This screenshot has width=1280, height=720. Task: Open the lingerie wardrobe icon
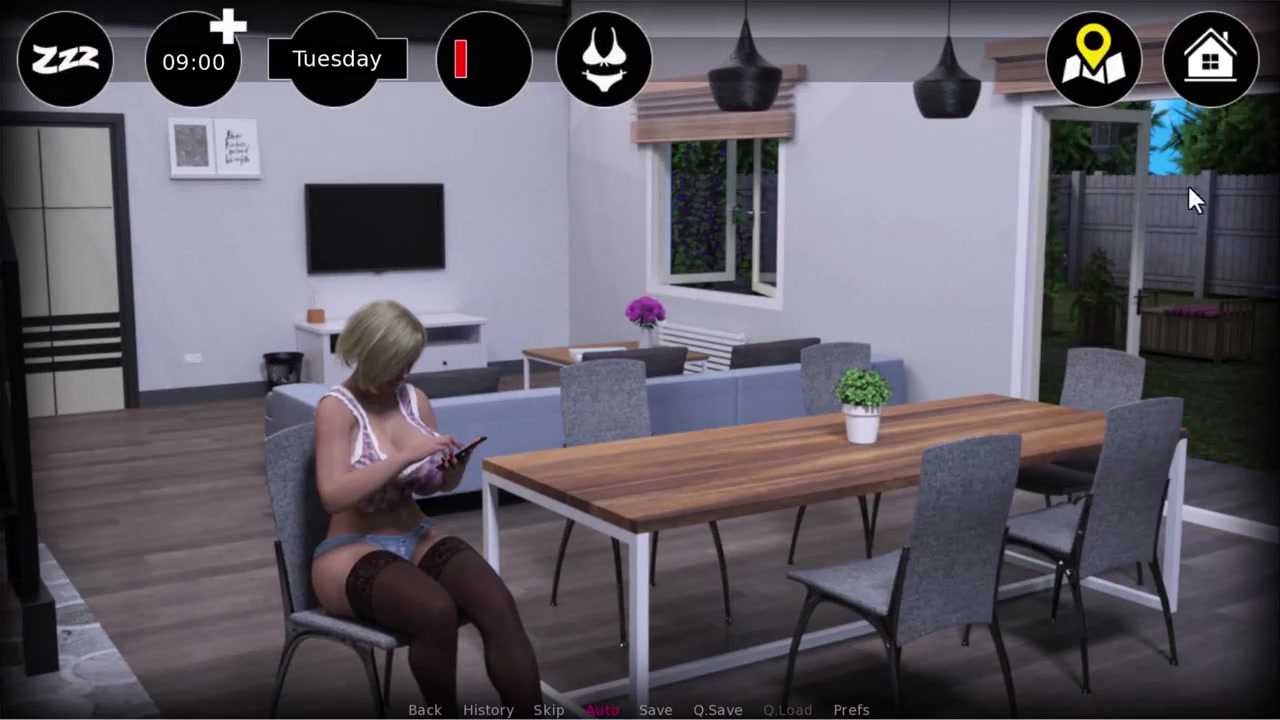click(x=603, y=59)
